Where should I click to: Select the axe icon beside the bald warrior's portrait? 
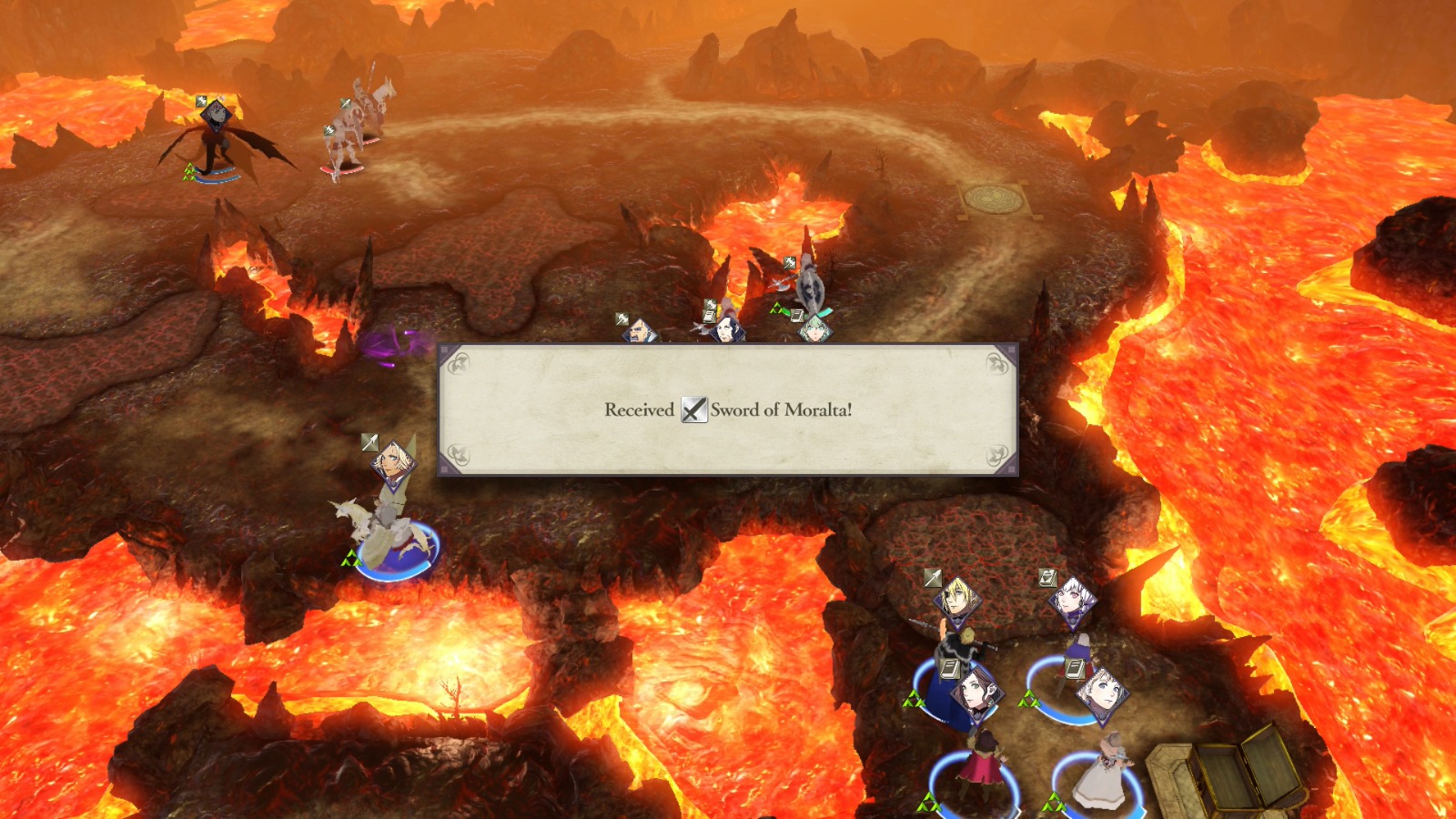[x=622, y=318]
